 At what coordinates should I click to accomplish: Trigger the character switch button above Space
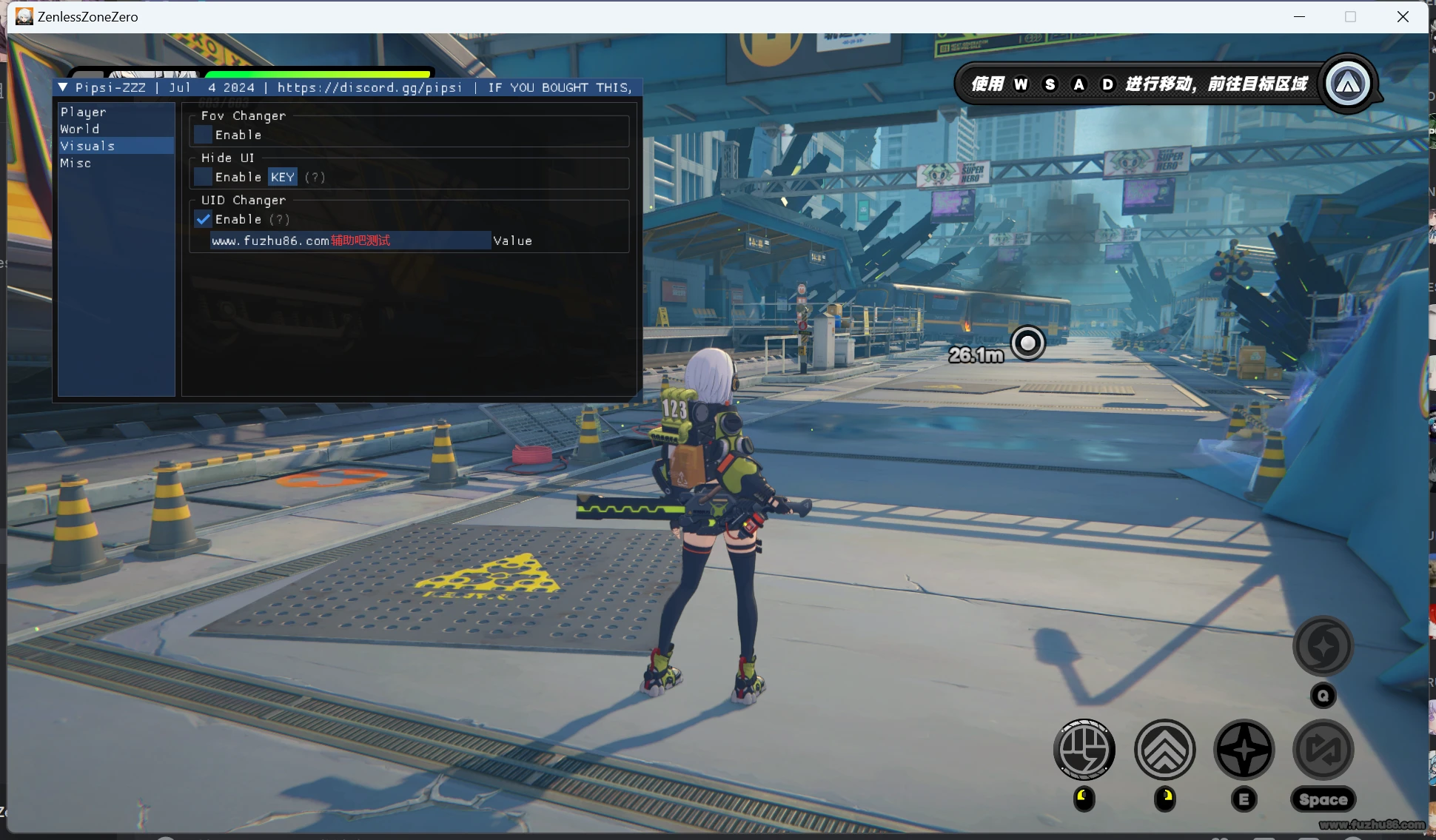click(x=1323, y=750)
